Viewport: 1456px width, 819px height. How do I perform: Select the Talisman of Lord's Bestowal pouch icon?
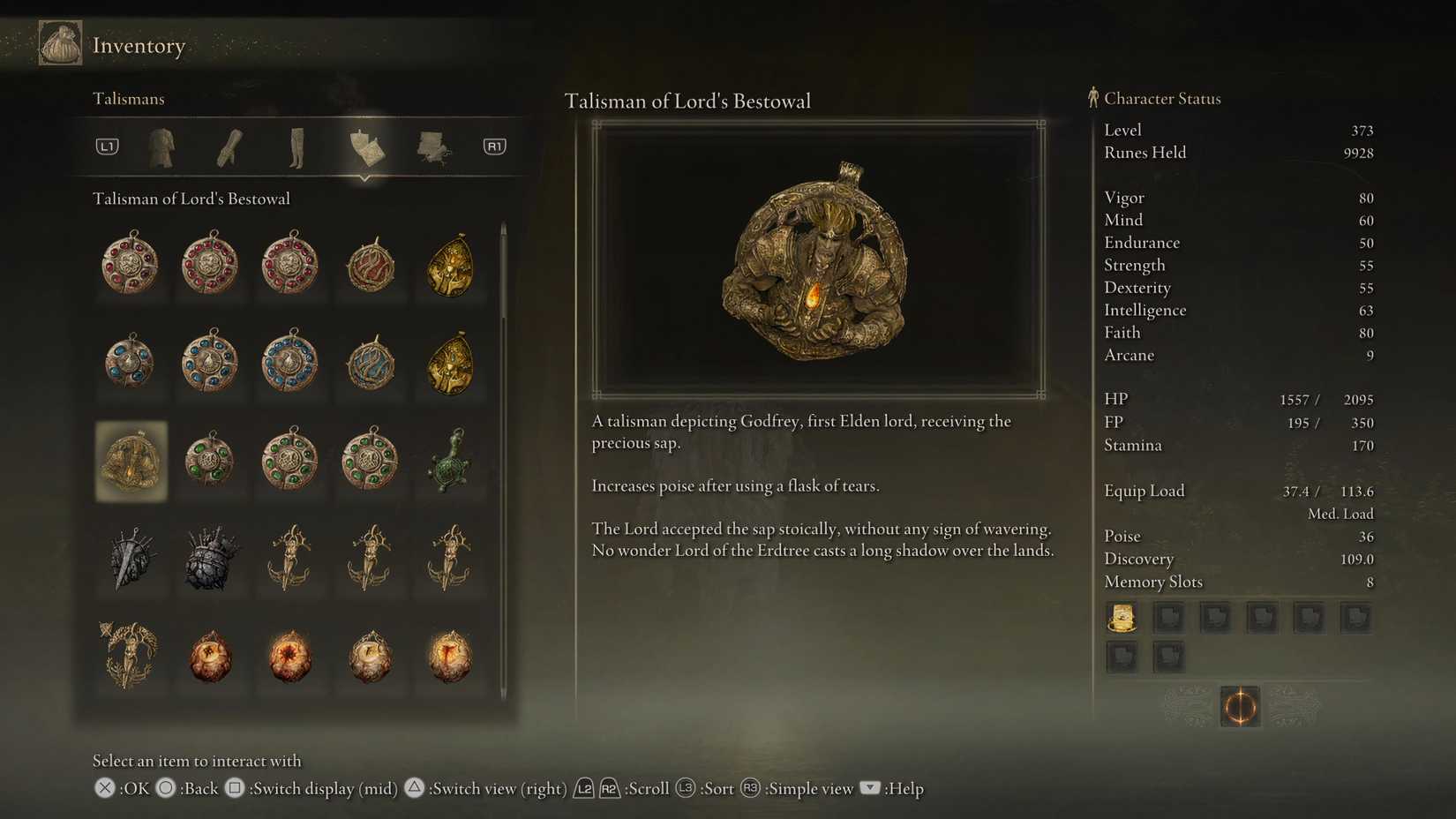point(131,459)
